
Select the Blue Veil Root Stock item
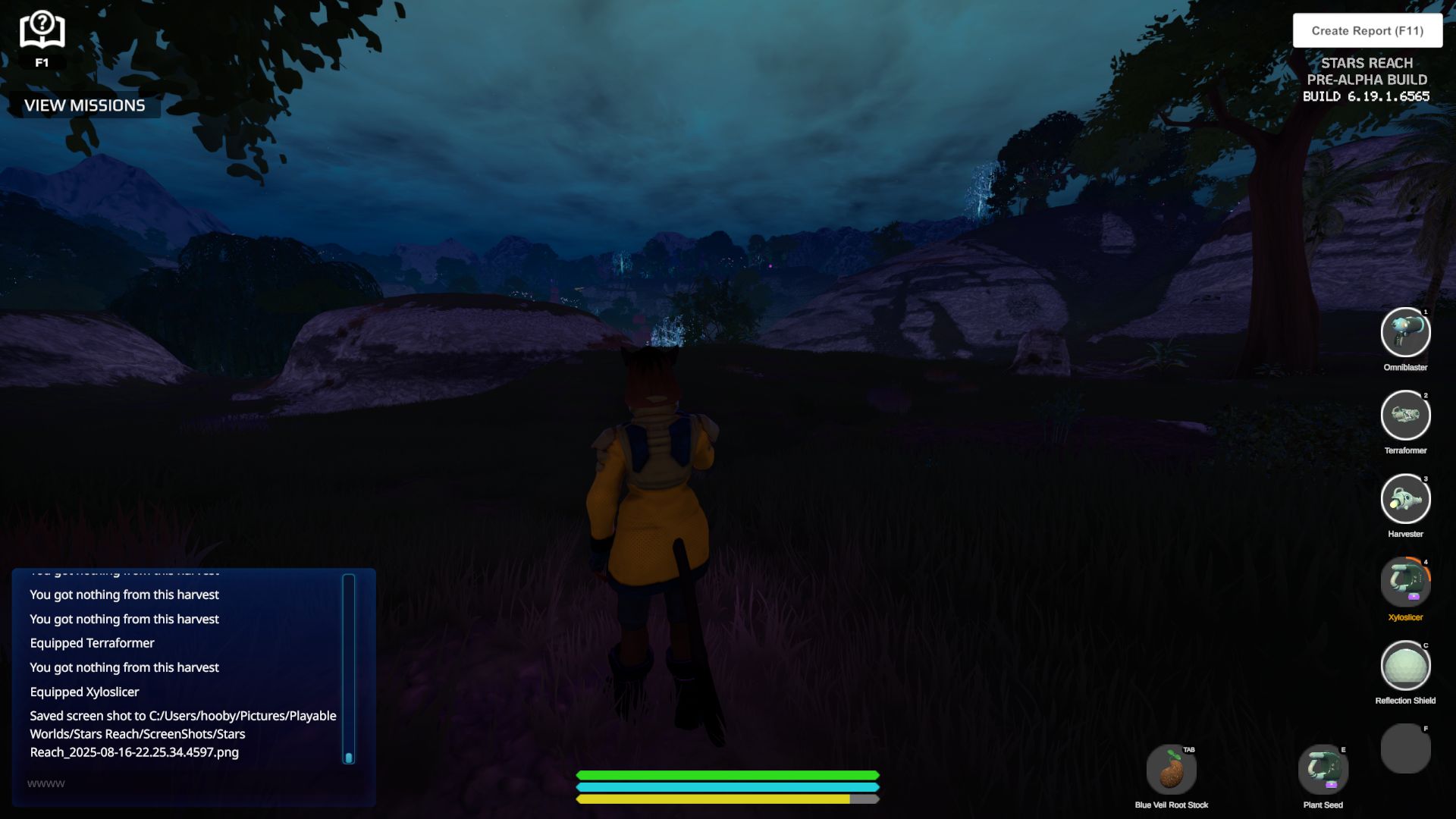1171,770
